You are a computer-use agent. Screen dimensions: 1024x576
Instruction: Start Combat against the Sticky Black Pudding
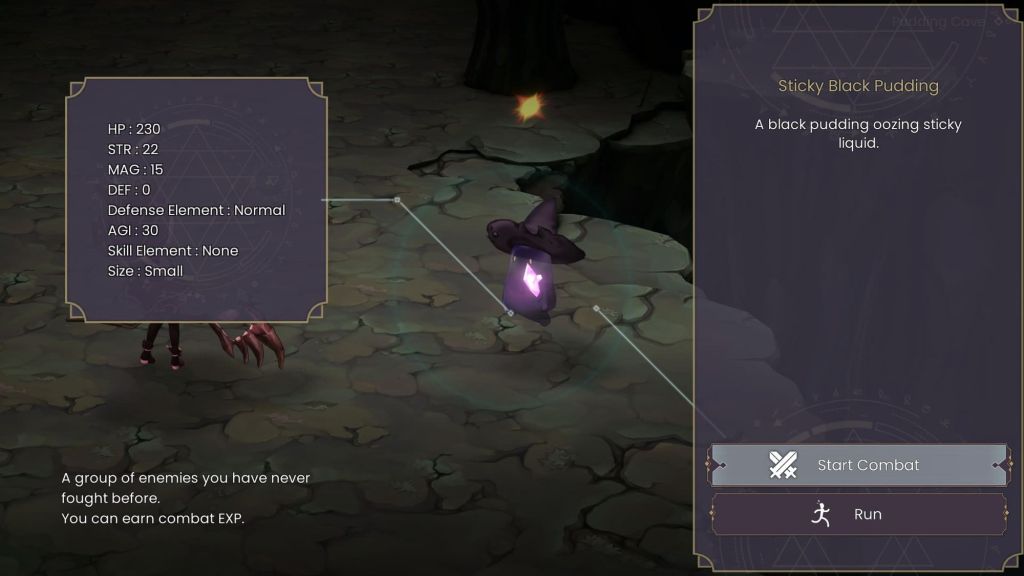click(x=858, y=465)
